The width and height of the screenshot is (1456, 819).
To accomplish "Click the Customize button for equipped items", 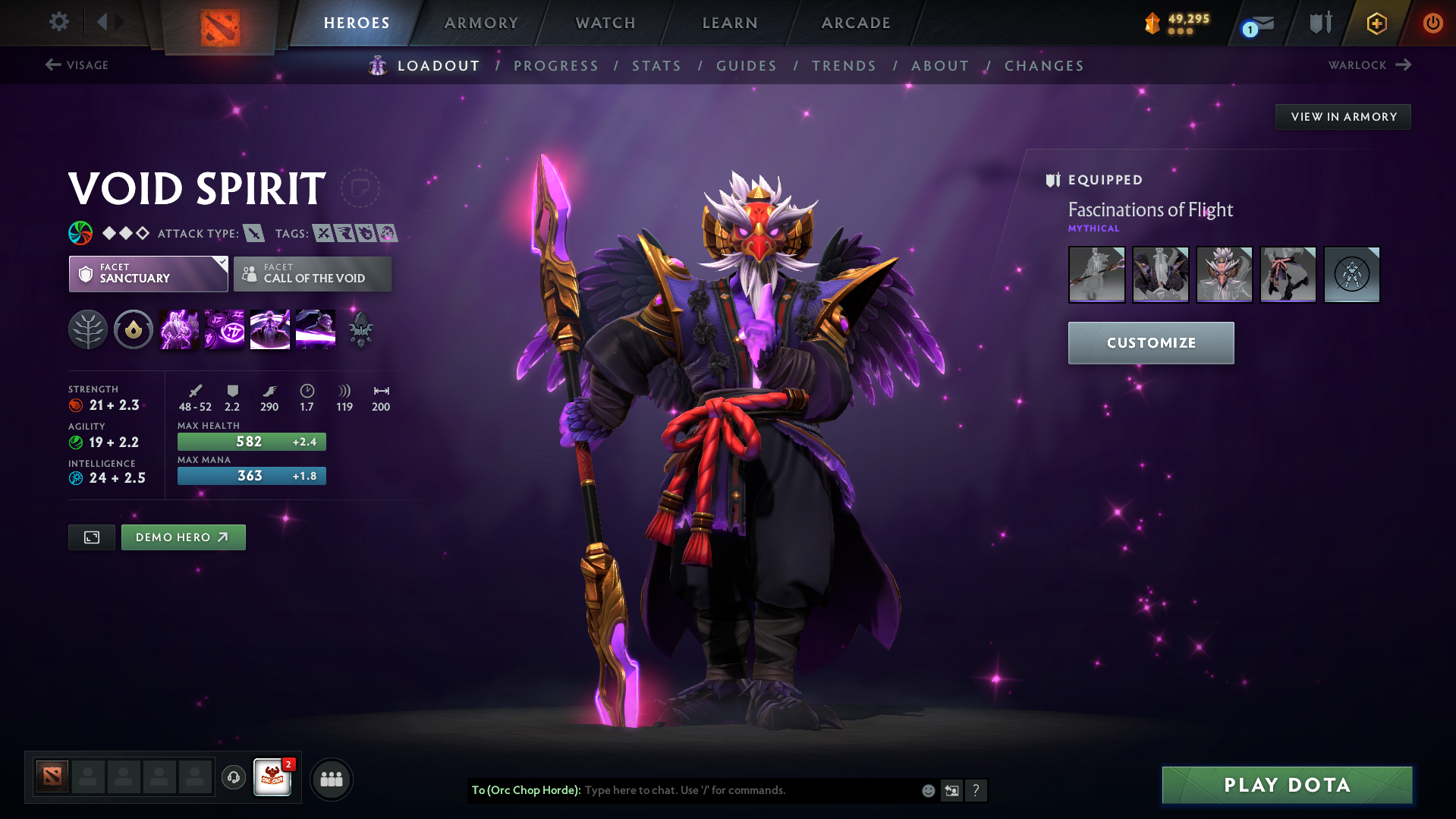I will tap(1150, 342).
